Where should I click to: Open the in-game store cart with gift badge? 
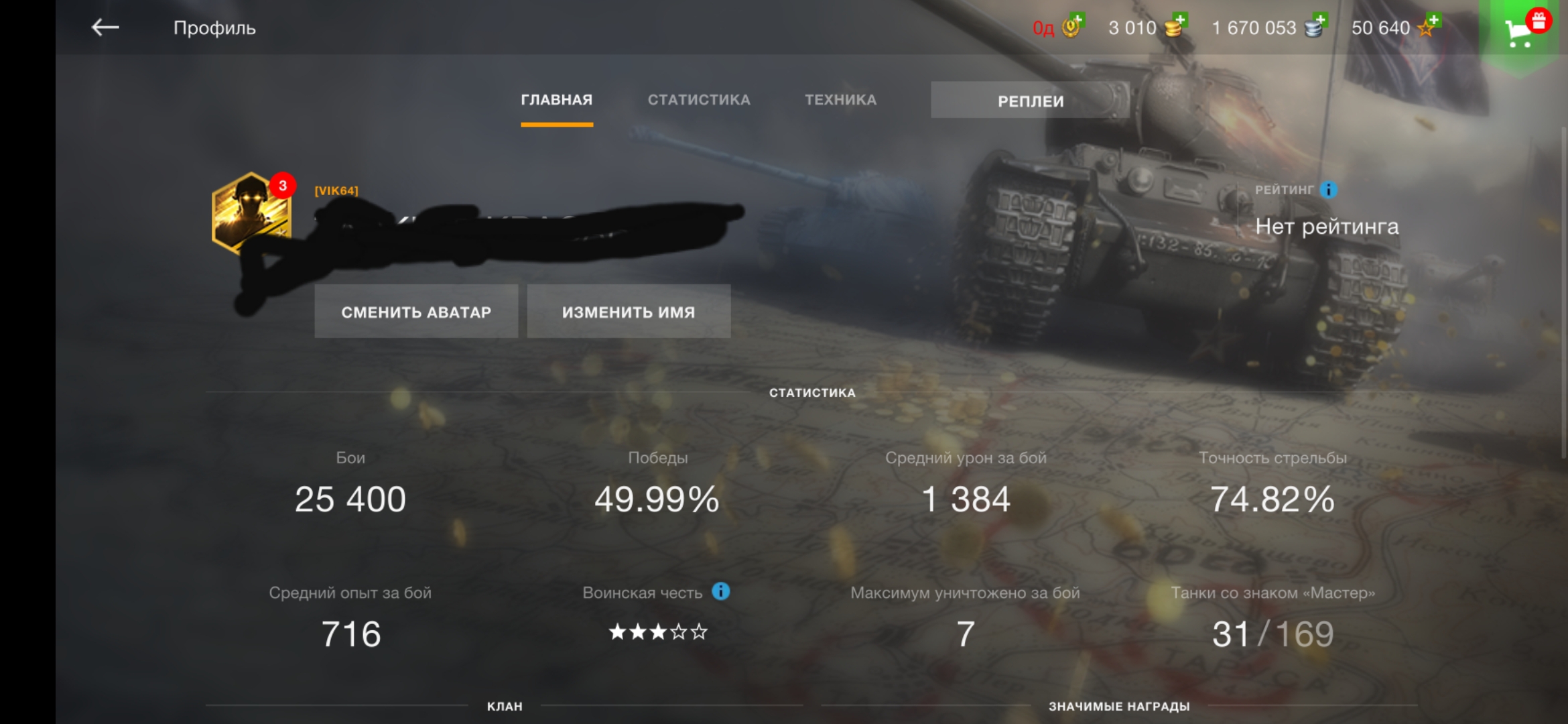[1521, 30]
